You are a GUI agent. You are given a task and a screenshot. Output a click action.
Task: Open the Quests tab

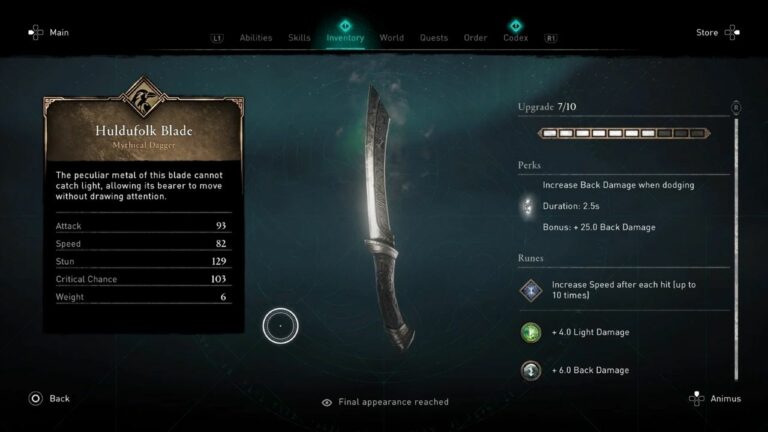[434, 38]
